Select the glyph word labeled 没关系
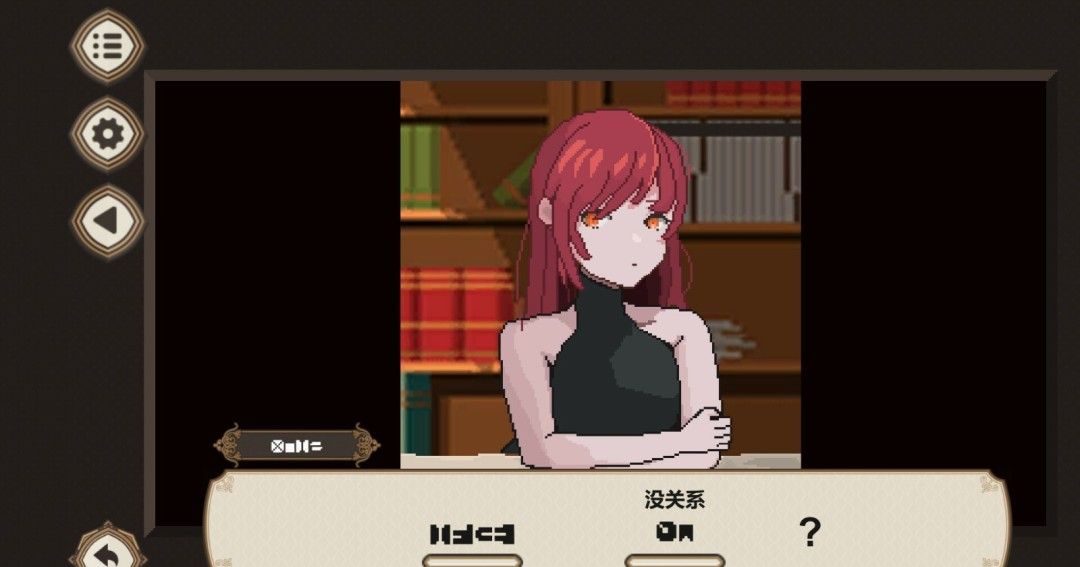This screenshot has height=567, width=1080. click(674, 533)
